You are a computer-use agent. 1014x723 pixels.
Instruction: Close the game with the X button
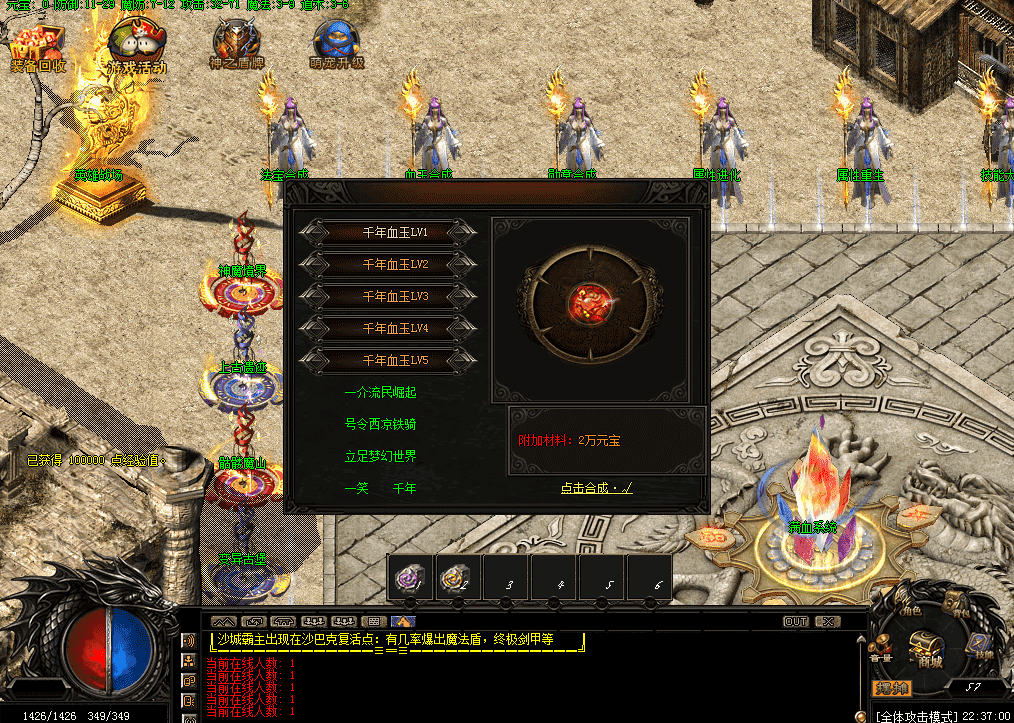pos(827,621)
